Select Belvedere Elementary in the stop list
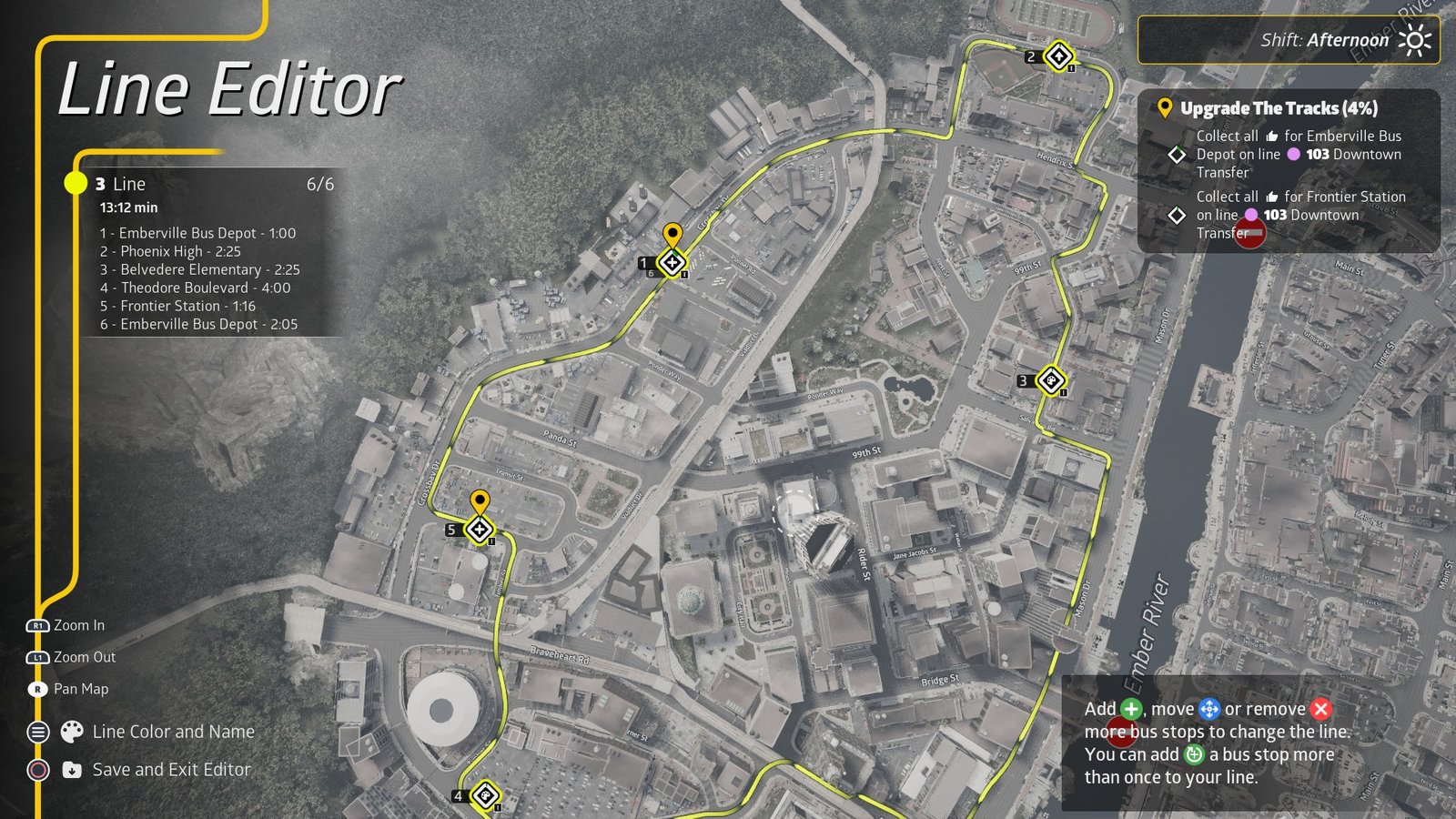Screen dimensions: 1456x819 200,269
